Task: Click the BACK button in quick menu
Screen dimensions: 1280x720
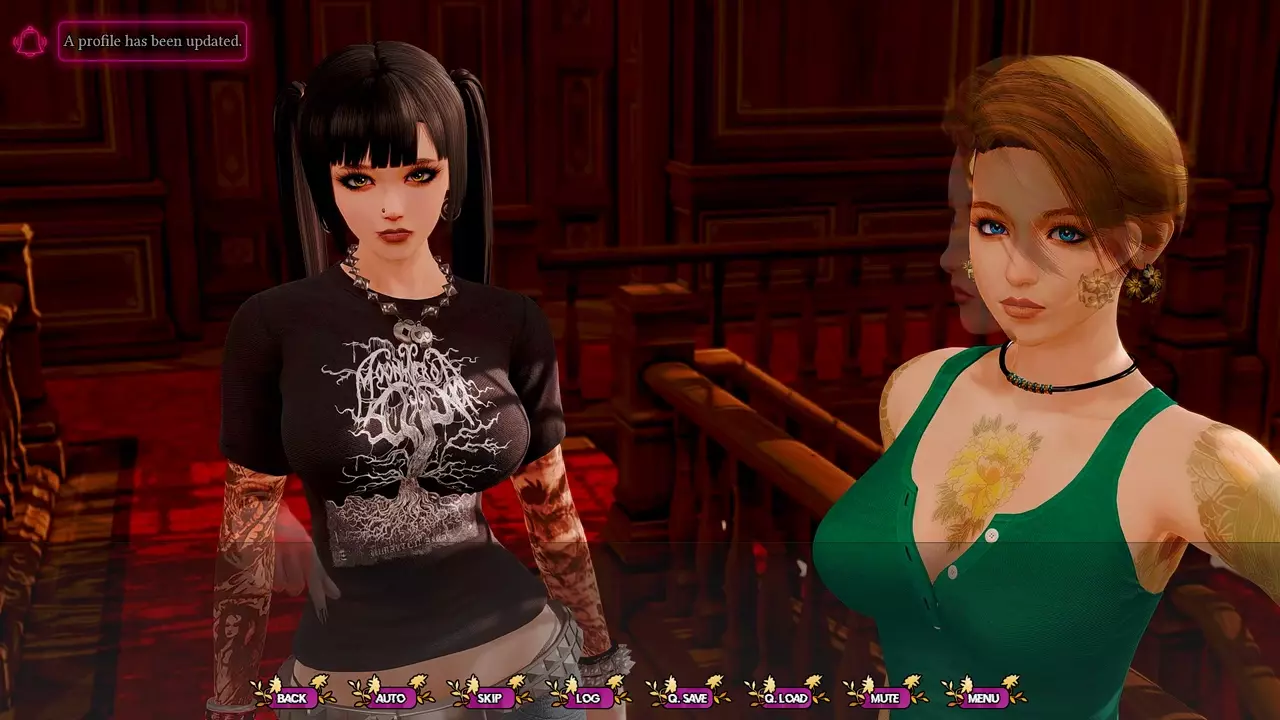Action: coord(292,697)
